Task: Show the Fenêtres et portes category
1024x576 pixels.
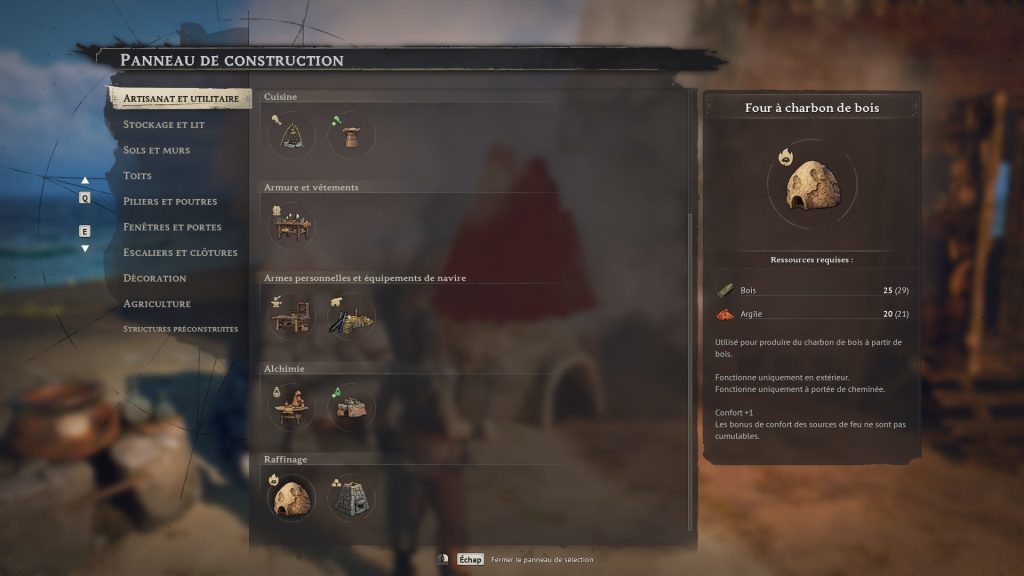Action: 172,227
